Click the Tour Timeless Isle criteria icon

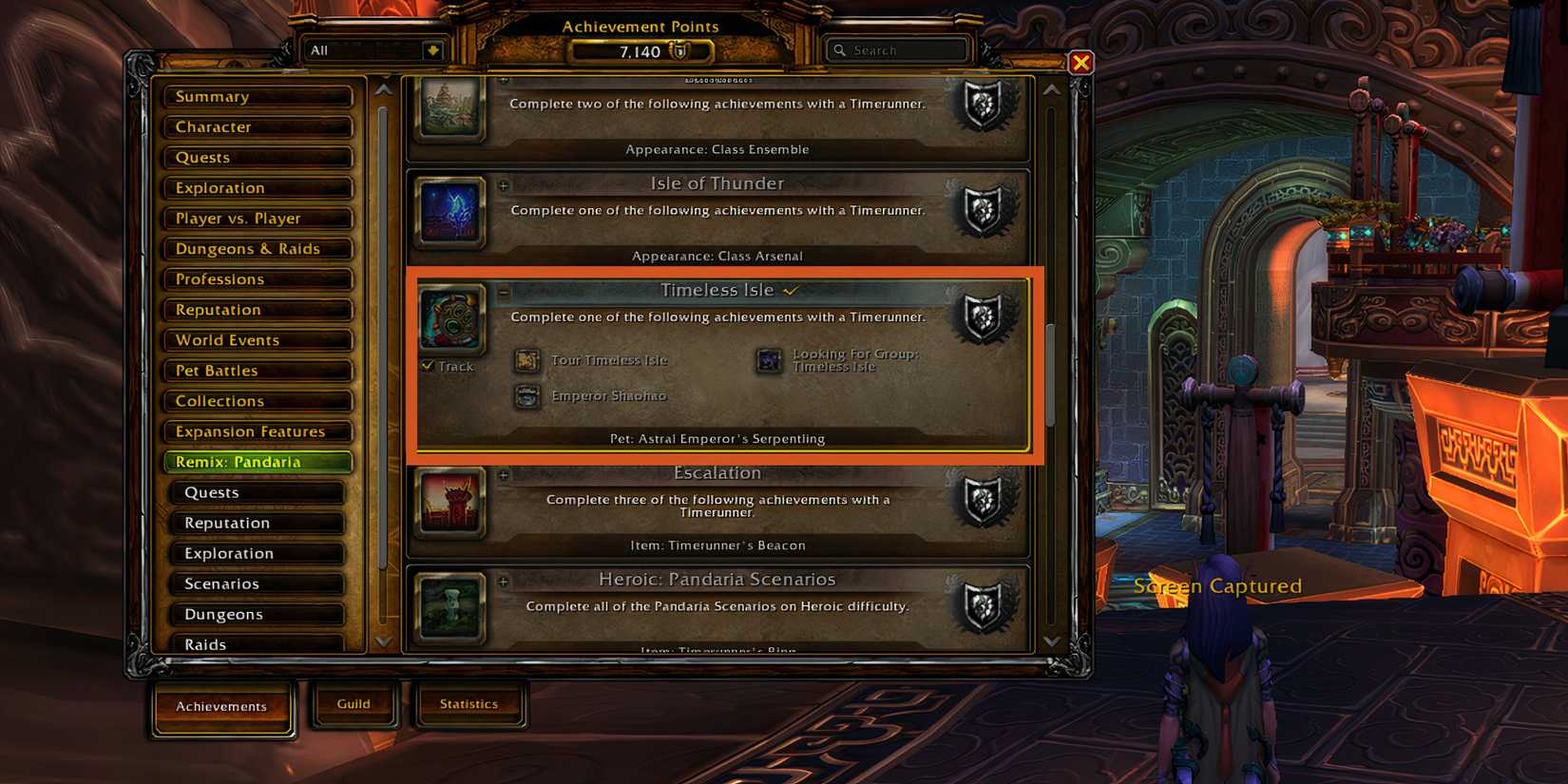[526, 360]
